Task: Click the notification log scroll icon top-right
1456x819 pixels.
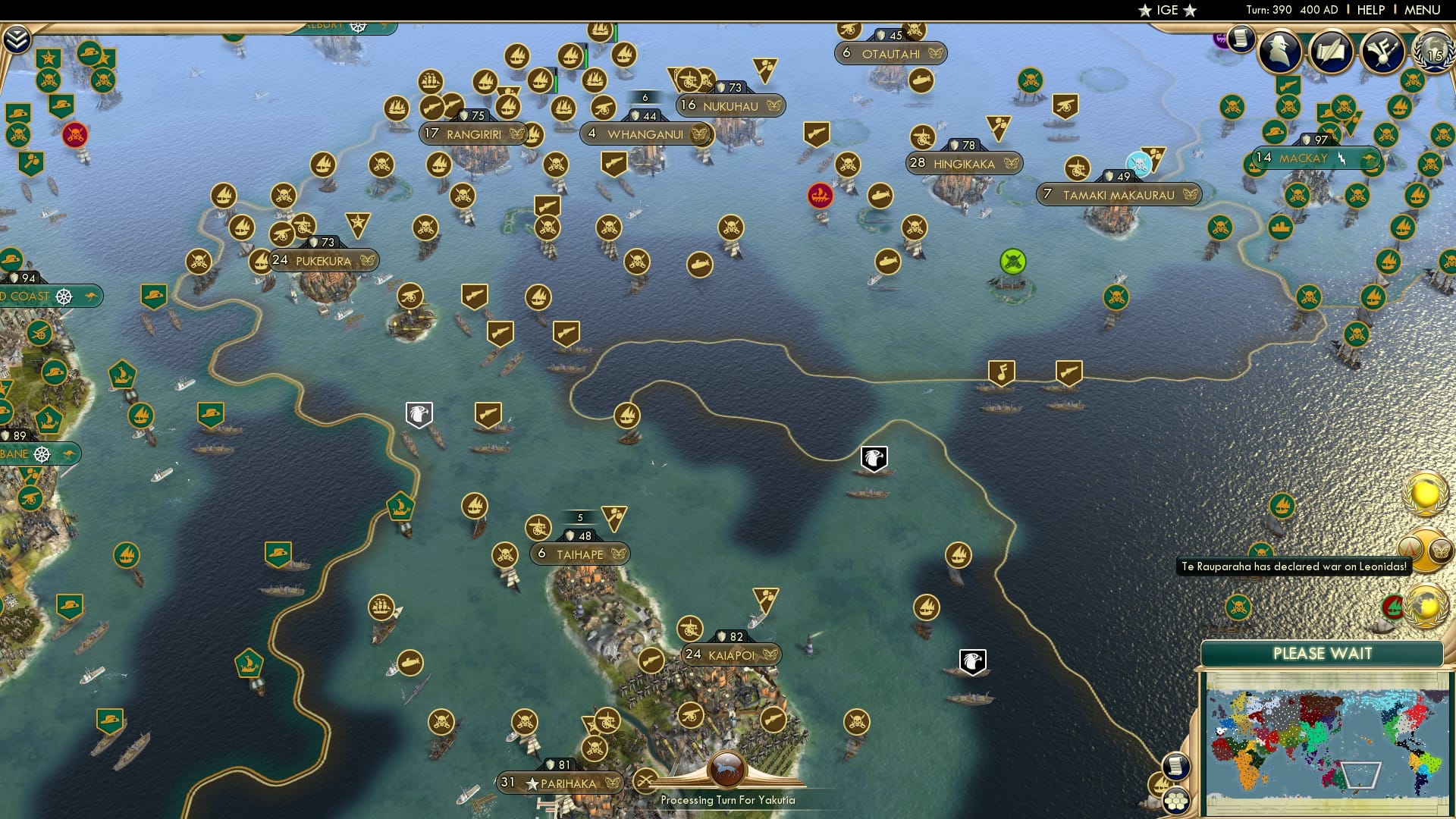Action: (x=1241, y=38)
